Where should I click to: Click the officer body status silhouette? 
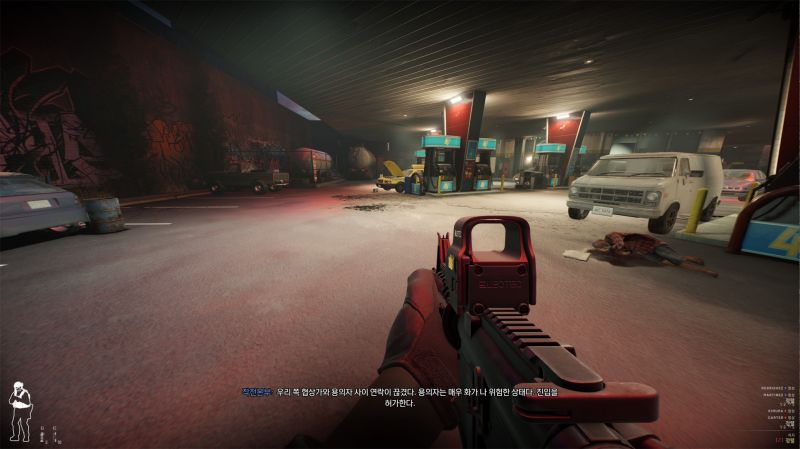click(19, 411)
